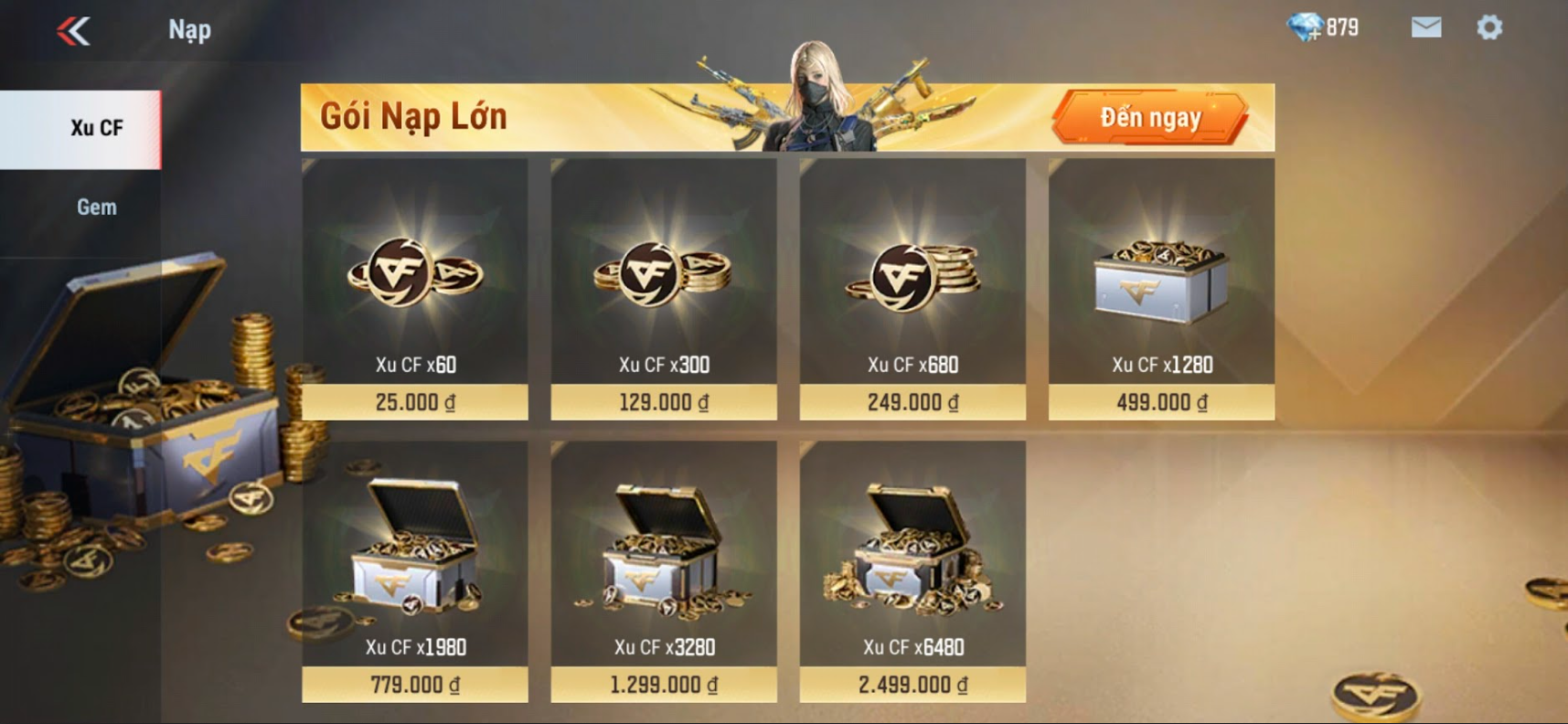Open the mail inbox envelope
The width and height of the screenshot is (1568, 724).
(x=1425, y=27)
